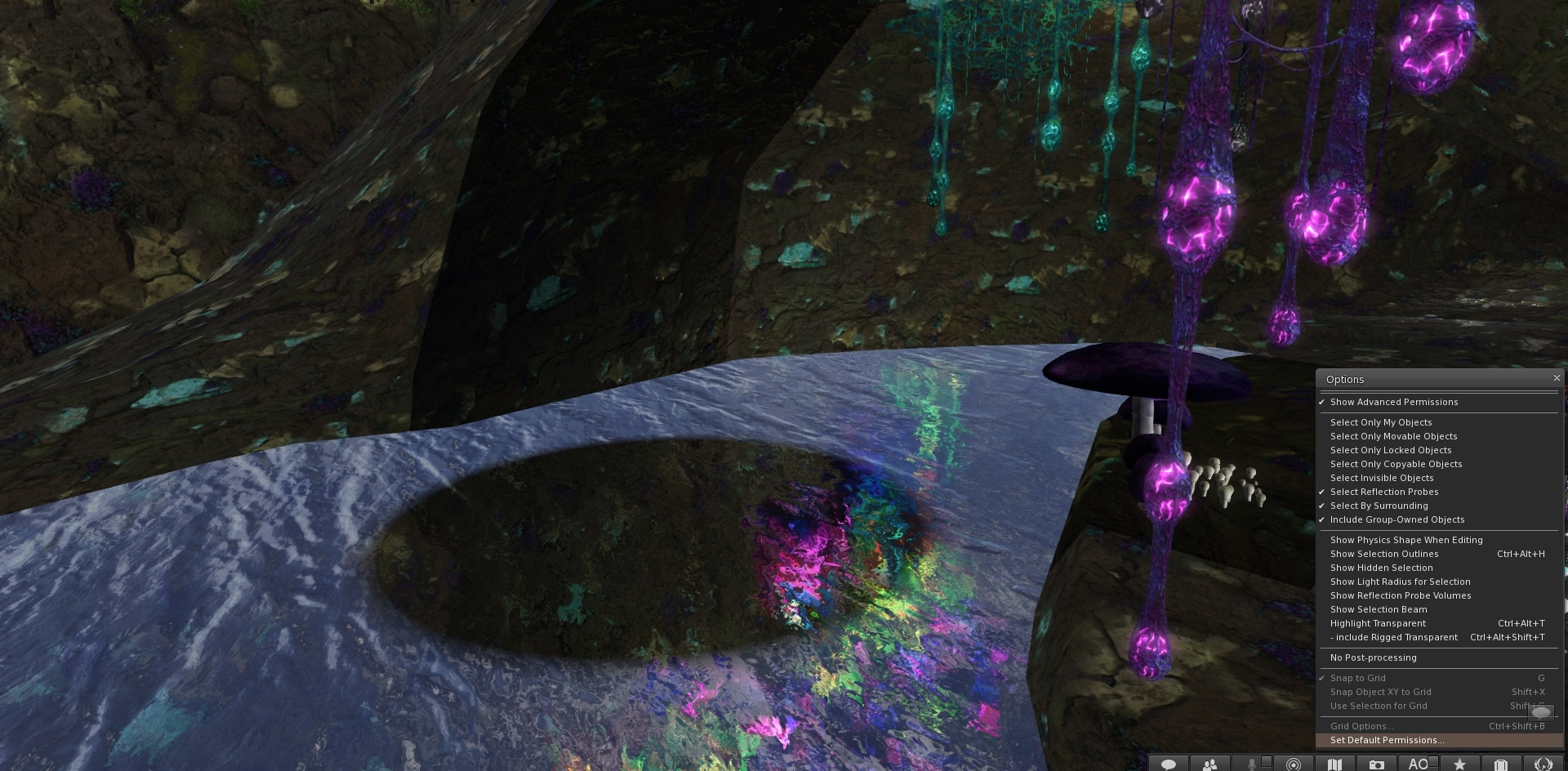The width and height of the screenshot is (1568, 771).
Task: Enable Show Physics Shape When Editing
Action: [1405, 540]
